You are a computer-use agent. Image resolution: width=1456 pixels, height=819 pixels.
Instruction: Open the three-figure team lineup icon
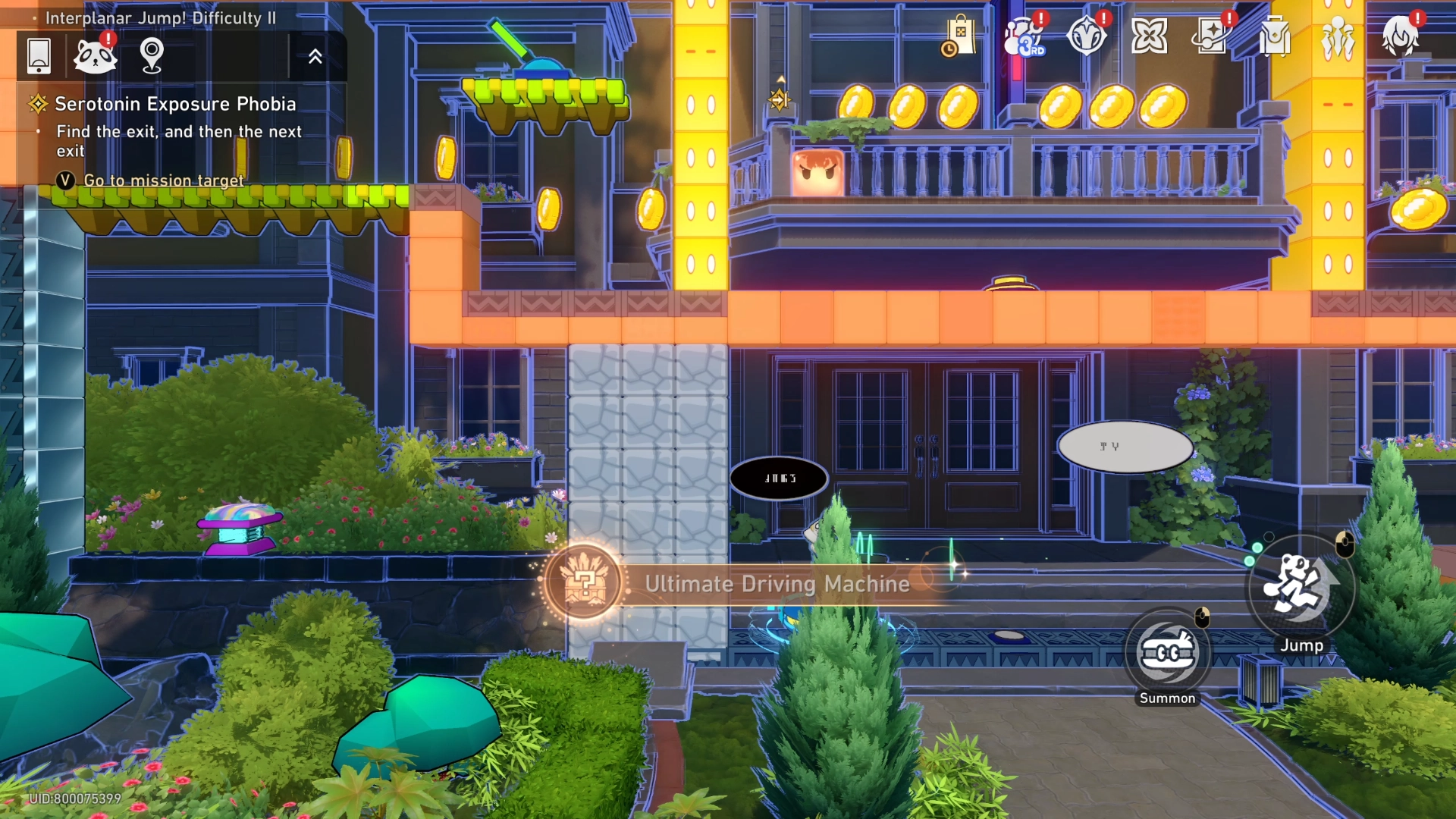pyautogui.click(x=1338, y=38)
